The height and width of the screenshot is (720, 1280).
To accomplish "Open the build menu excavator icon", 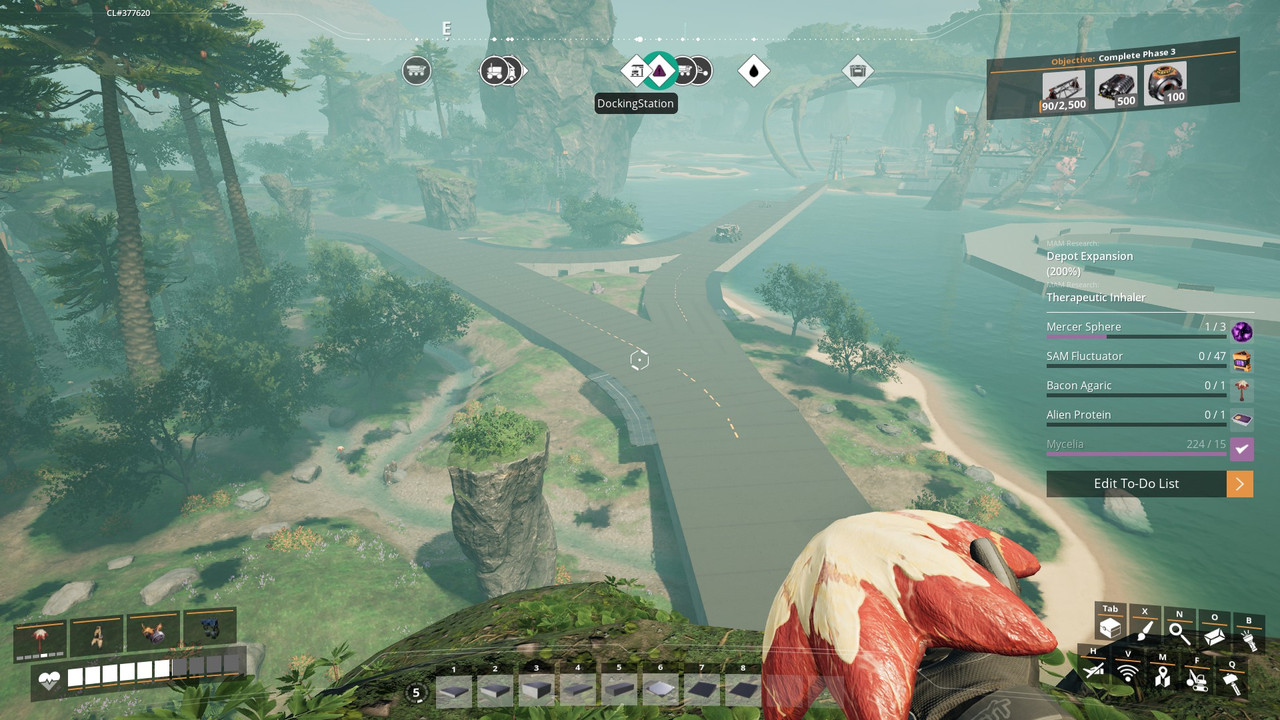I will pyautogui.click(x=1196, y=681).
